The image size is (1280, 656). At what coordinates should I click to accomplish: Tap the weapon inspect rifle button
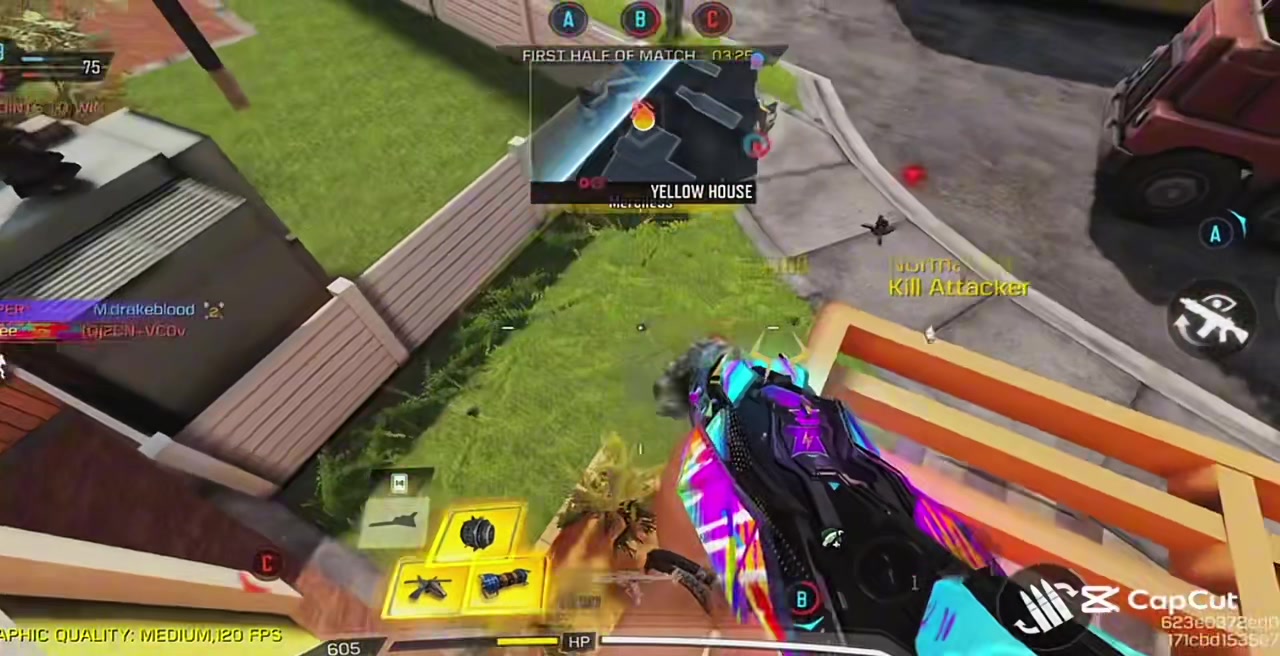pyautogui.click(x=1214, y=322)
